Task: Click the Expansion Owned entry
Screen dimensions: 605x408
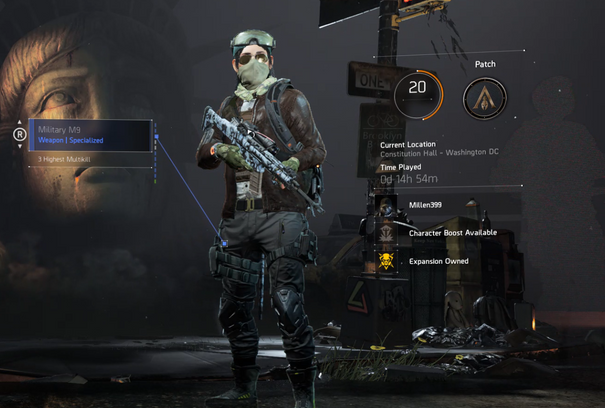Action: point(437,261)
